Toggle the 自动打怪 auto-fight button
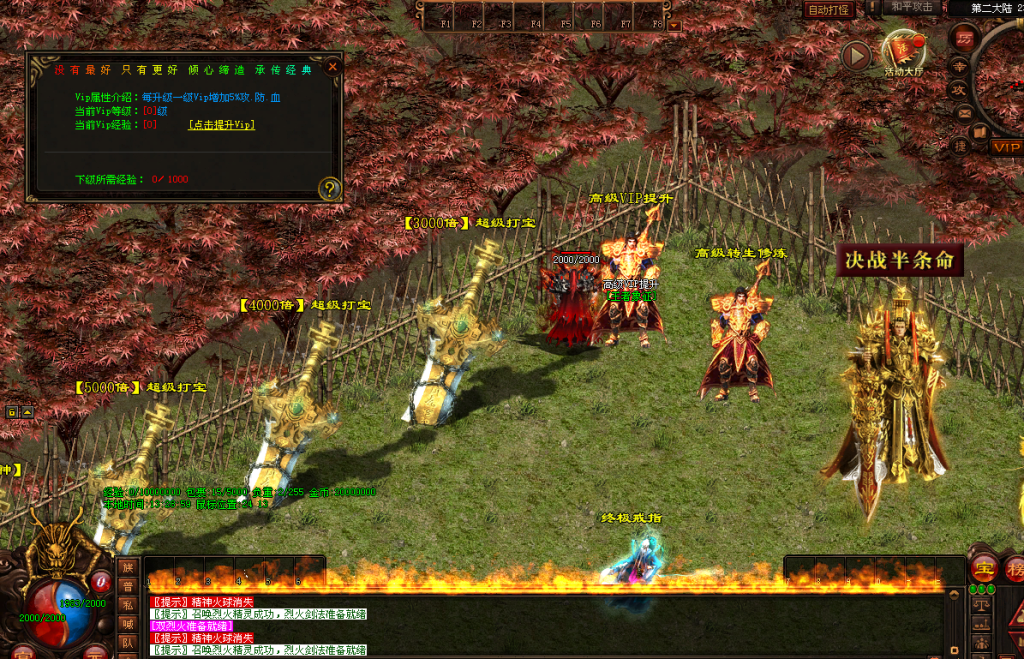 pyautogui.click(x=829, y=10)
